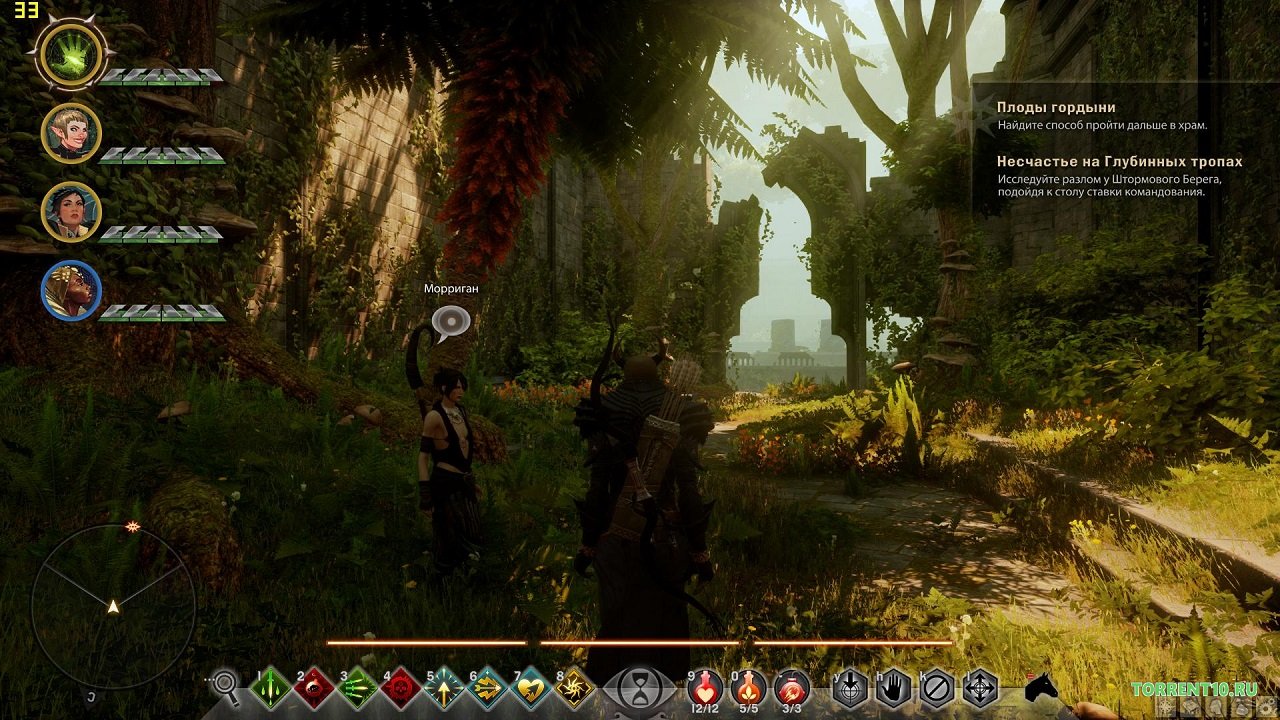Use the orange leaf potion showing 5/5
1280x720 pixels.
749,686
